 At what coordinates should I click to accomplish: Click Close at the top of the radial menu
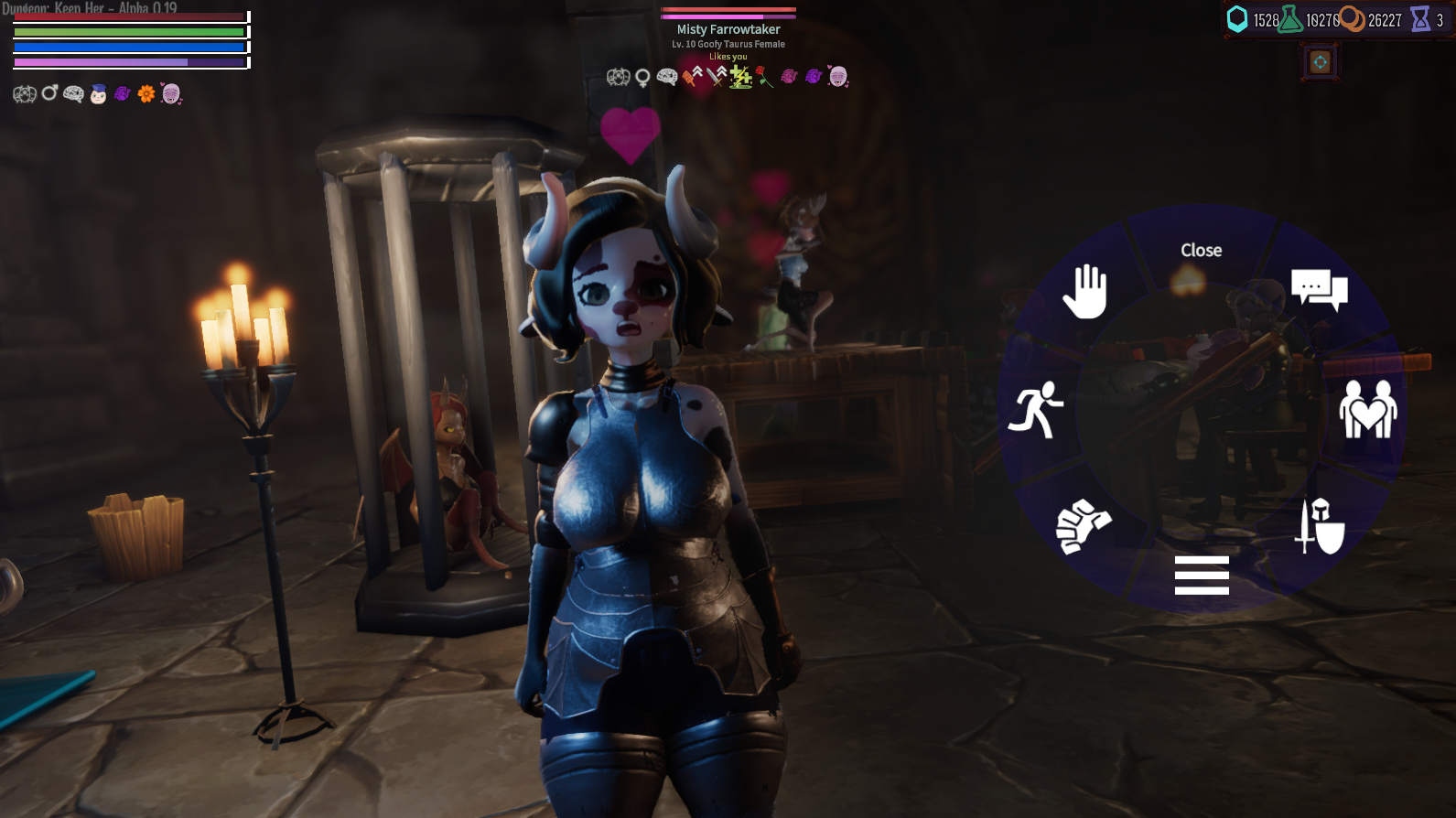tap(1201, 249)
